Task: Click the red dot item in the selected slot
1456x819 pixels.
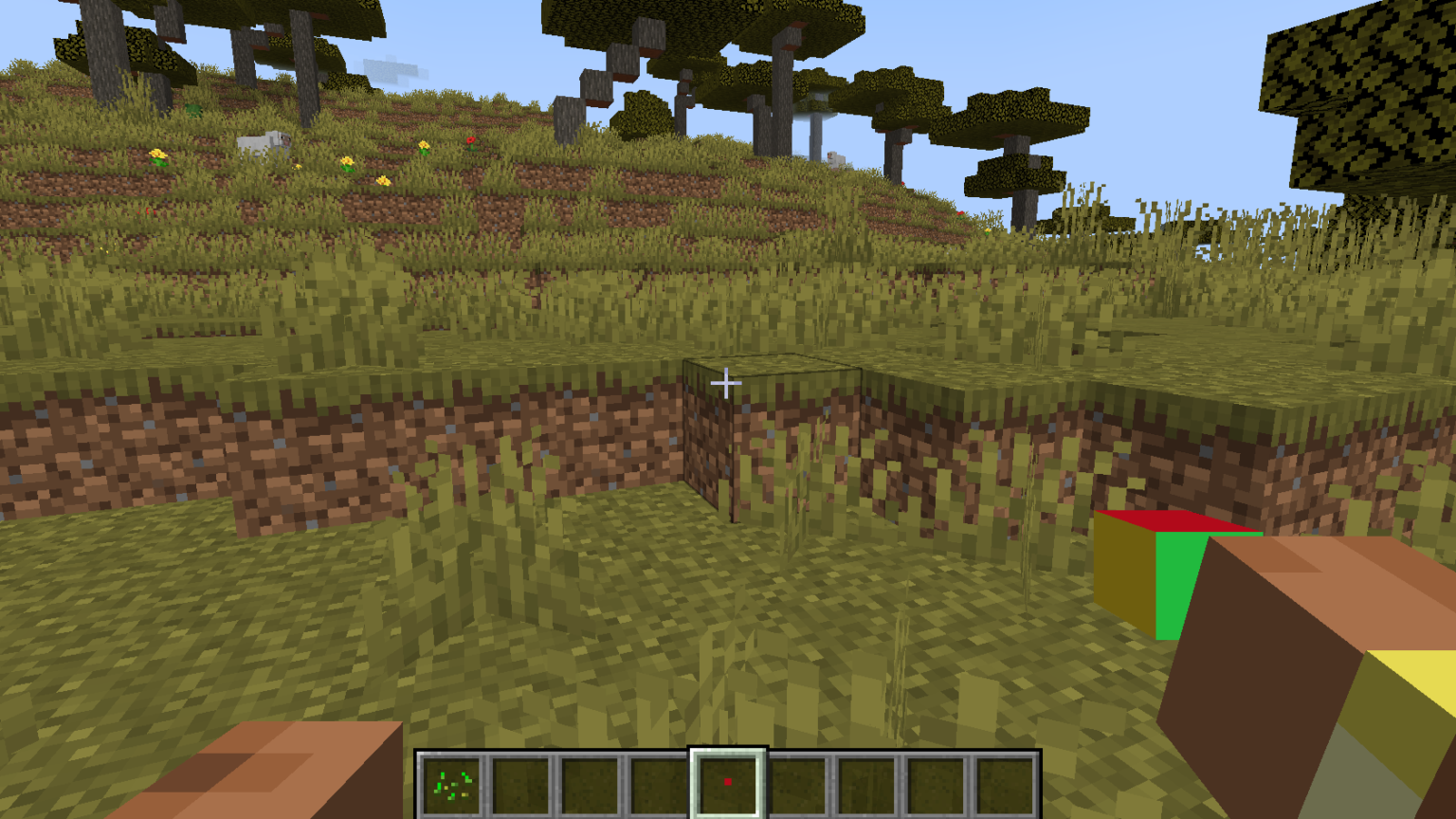Action: tap(728, 781)
